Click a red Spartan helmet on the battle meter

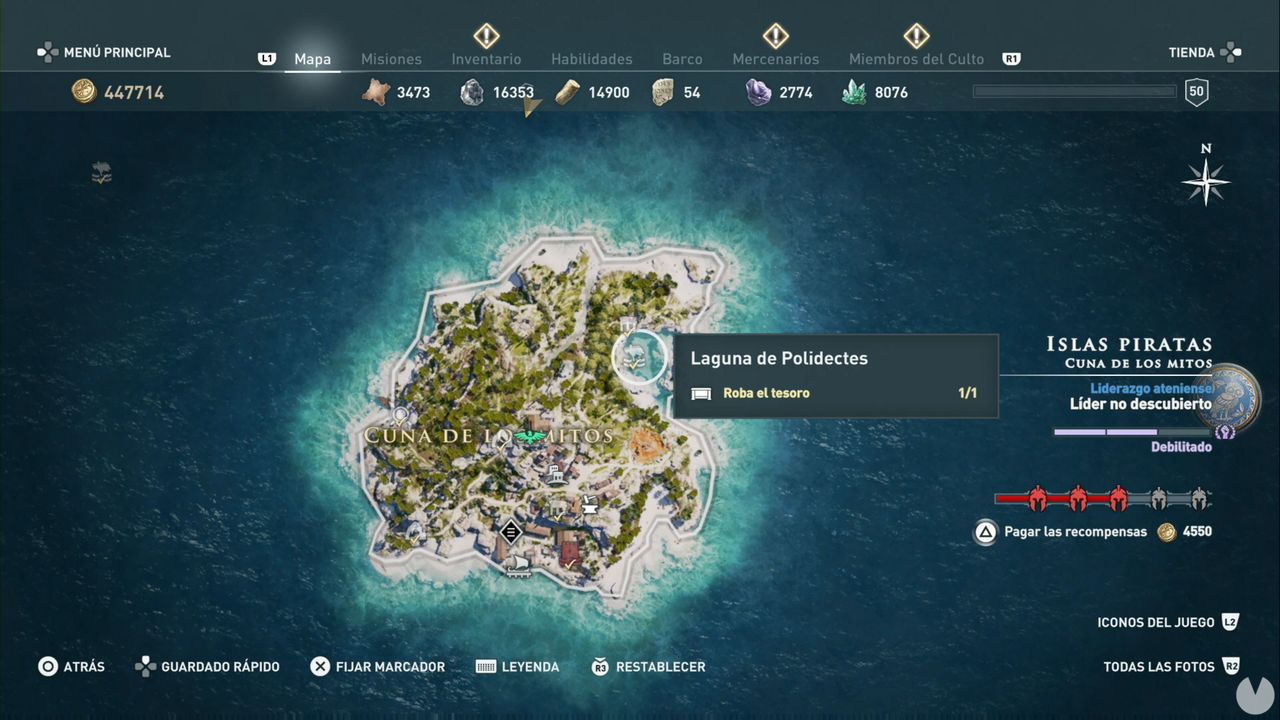pyautogui.click(x=1037, y=498)
